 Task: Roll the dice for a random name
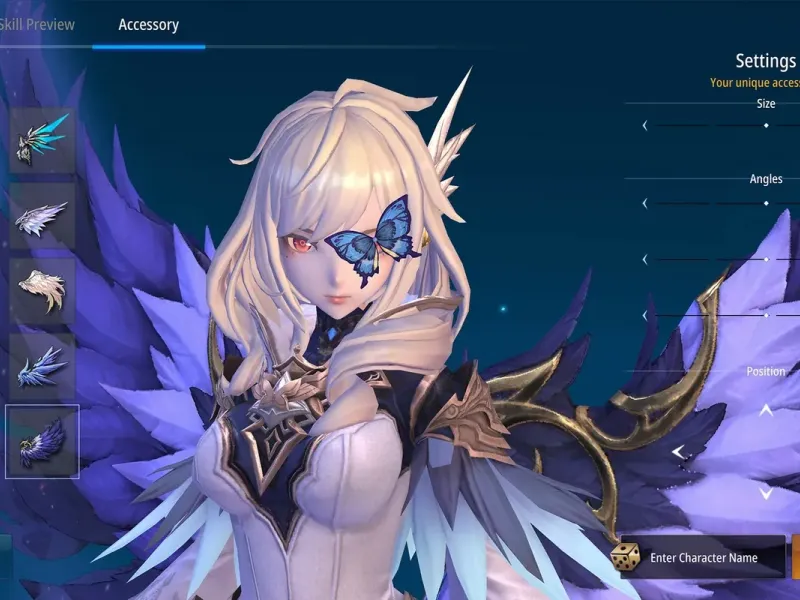(628, 558)
